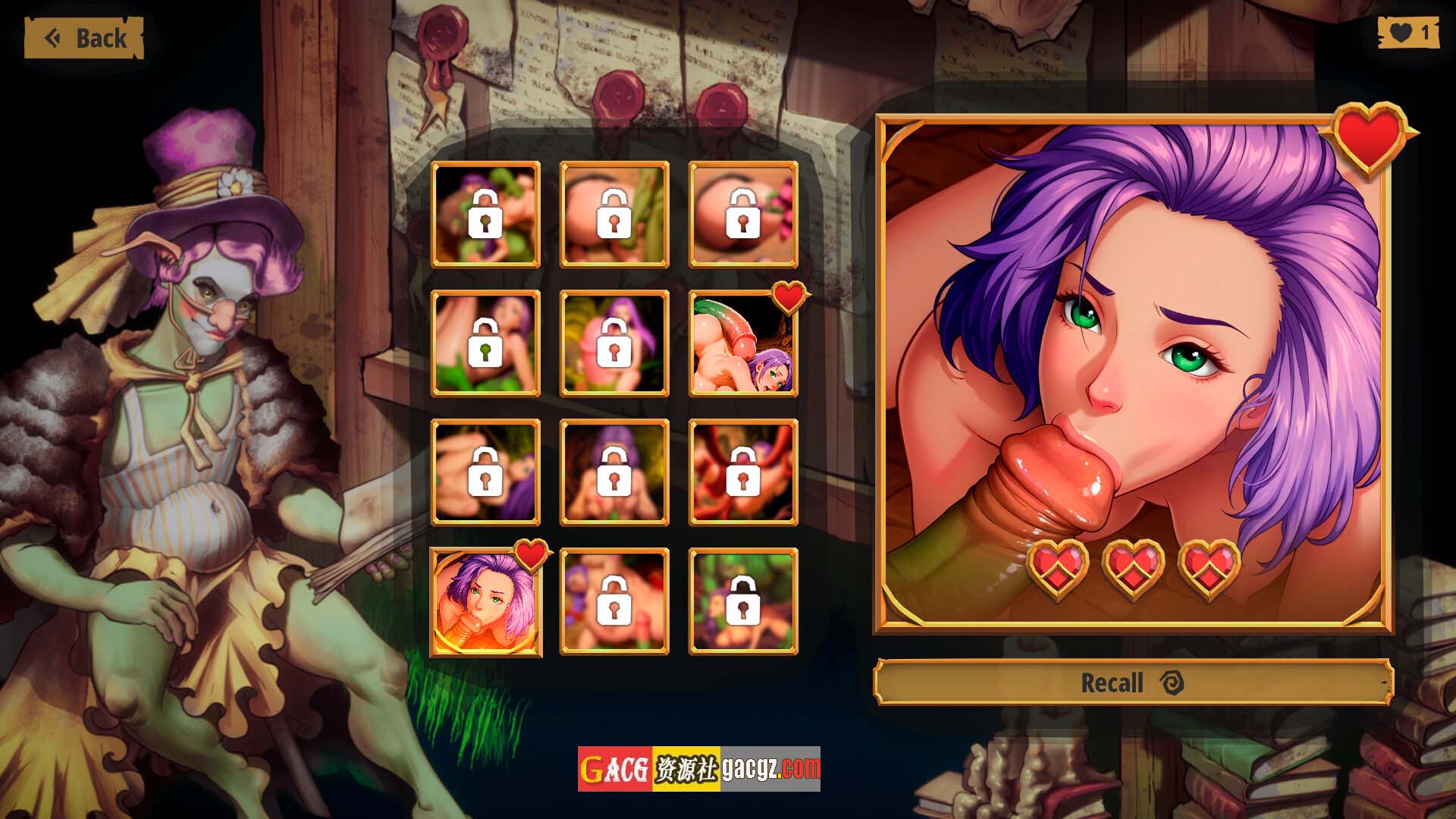Select the highlighted unlocked gallery thumbnail

pyautogui.click(x=485, y=602)
